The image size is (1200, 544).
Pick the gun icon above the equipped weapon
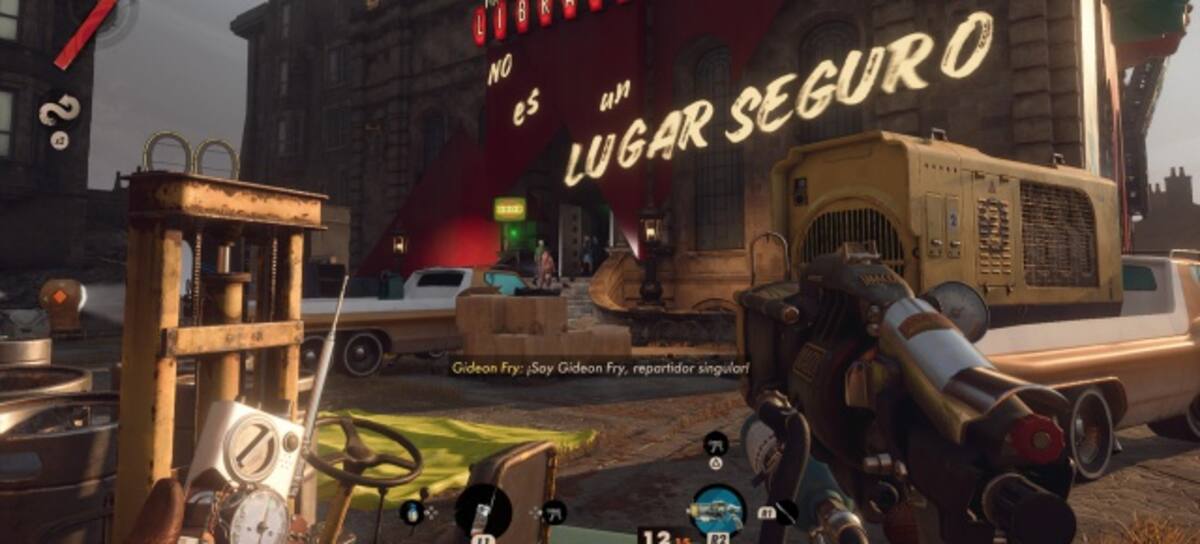pos(715,443)
